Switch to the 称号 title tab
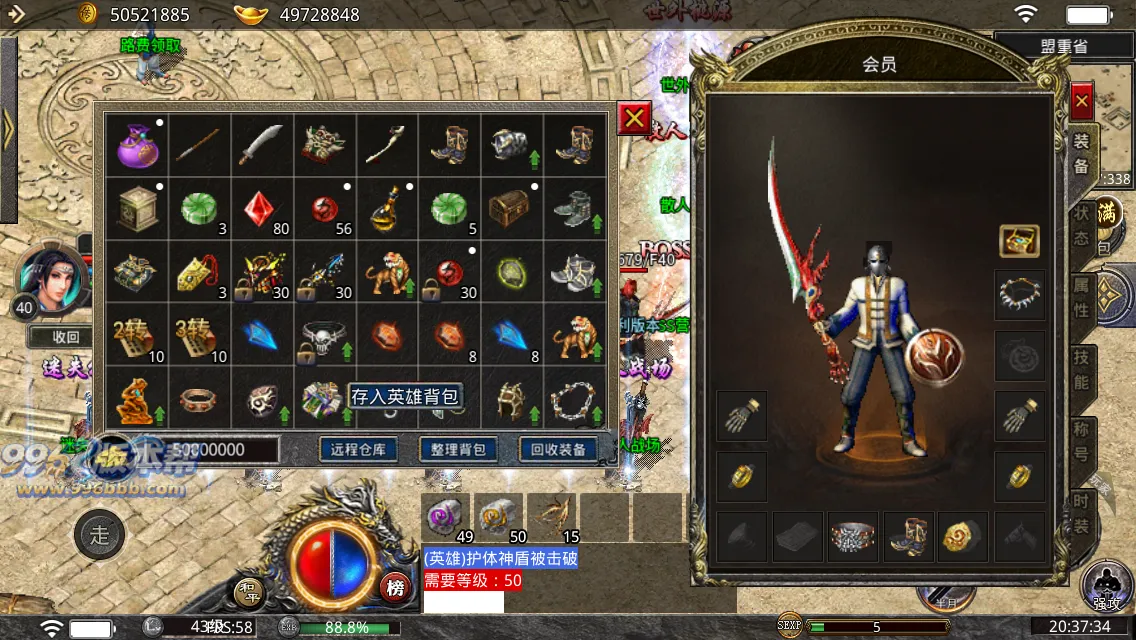The image size is (1136, 640). [1081, 441]
